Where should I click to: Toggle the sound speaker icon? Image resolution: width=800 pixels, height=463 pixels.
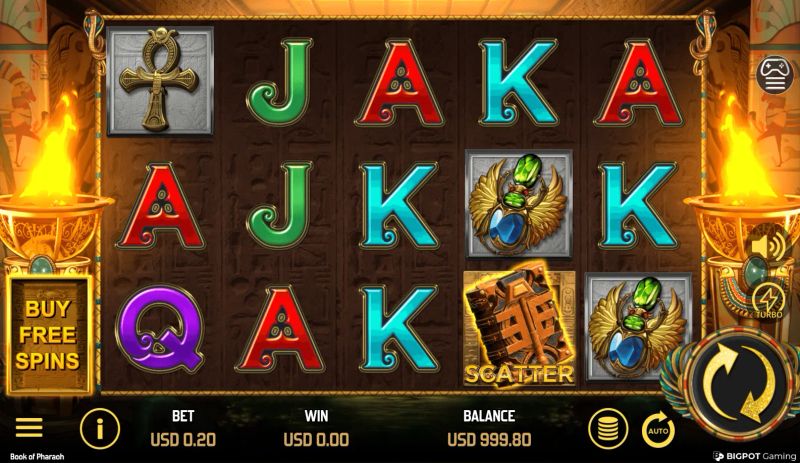click(x=767, y=246)
